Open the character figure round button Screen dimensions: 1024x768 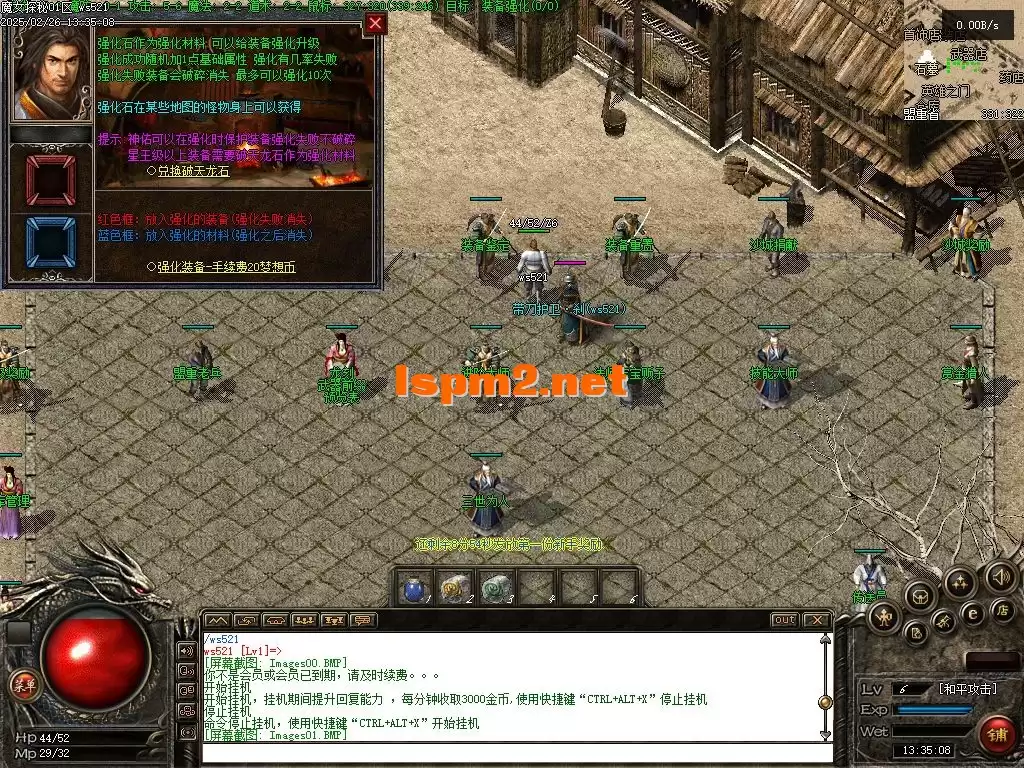tap(884, 618)
